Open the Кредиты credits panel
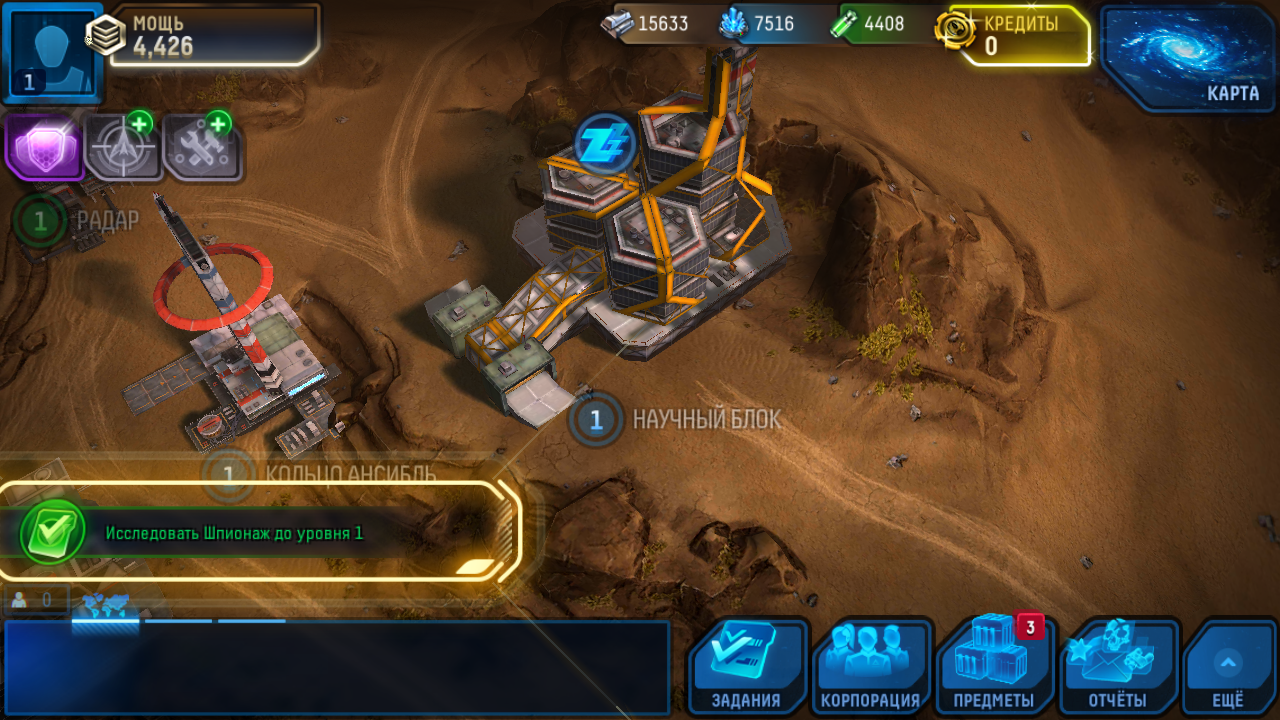The width and height of the screenshot is (1280, 720). pos(1017,35)
